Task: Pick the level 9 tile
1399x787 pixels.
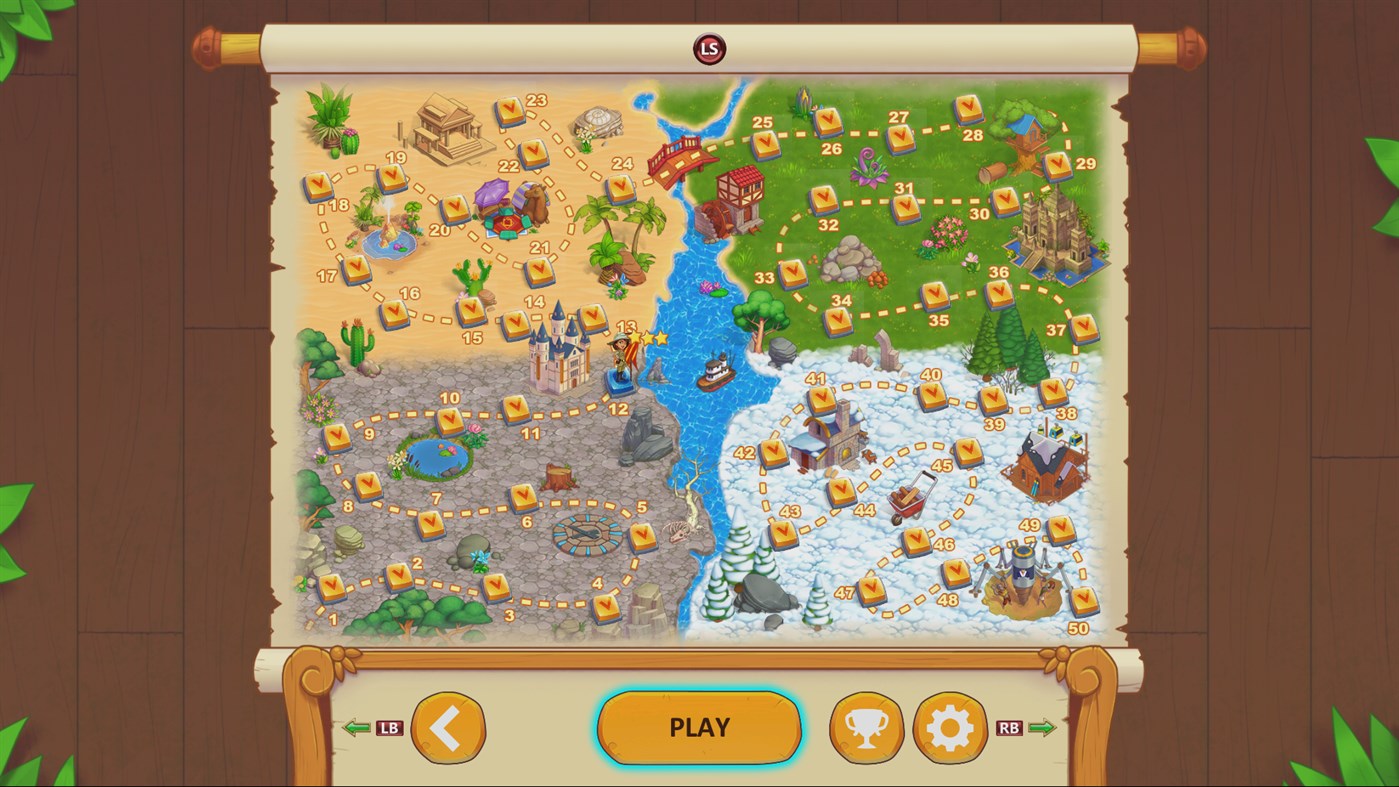Action: coord(337,437)
